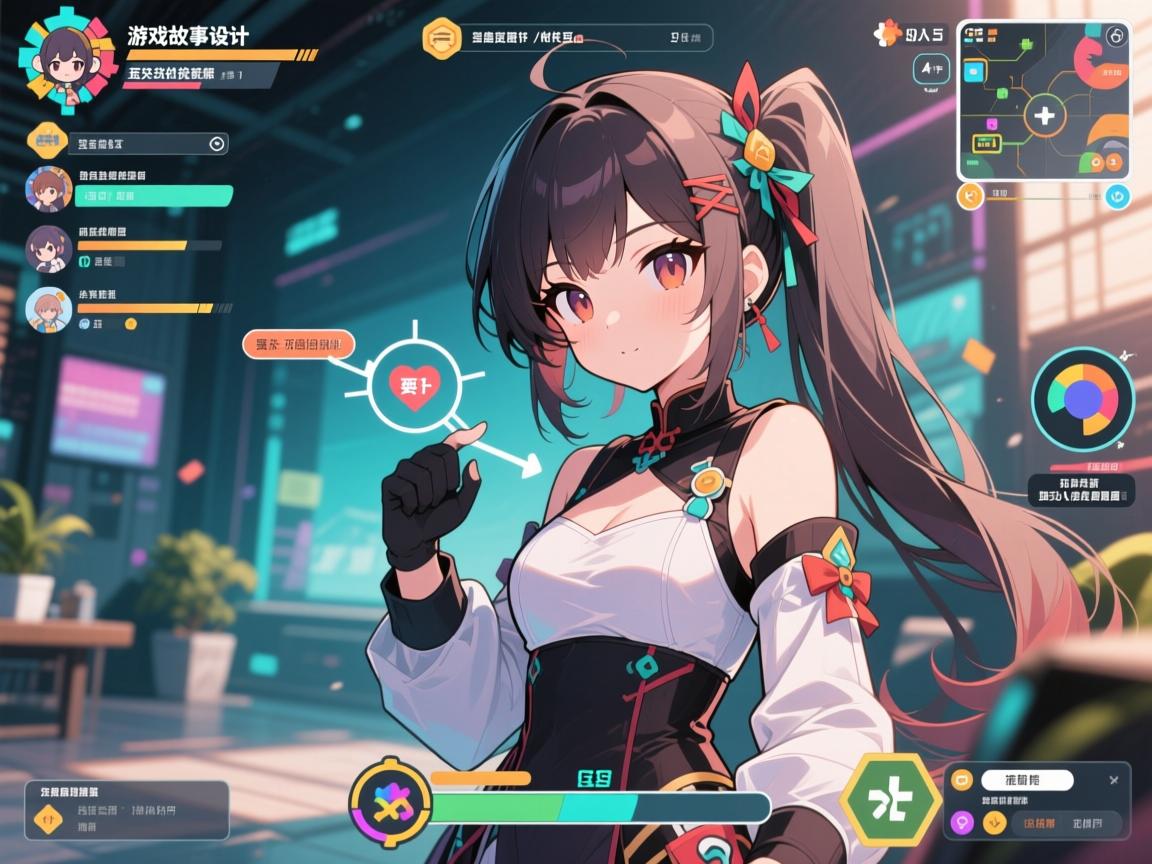The height and width of the screenshot is (864, 1152).
Task: Click the cyan square marker on the minimap
Action: click(x=974, y=72)
